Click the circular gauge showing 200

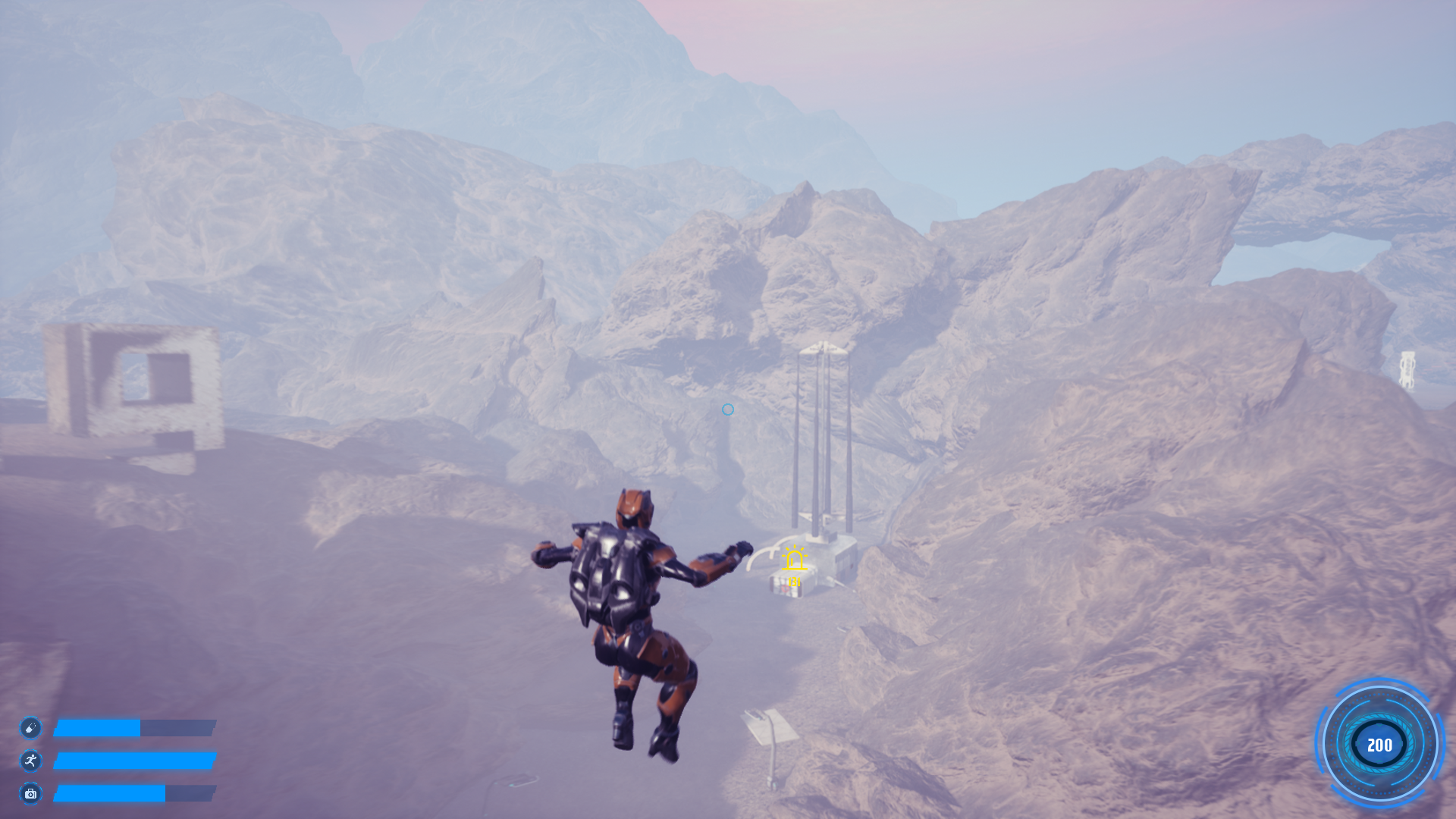click(1379, 745)
